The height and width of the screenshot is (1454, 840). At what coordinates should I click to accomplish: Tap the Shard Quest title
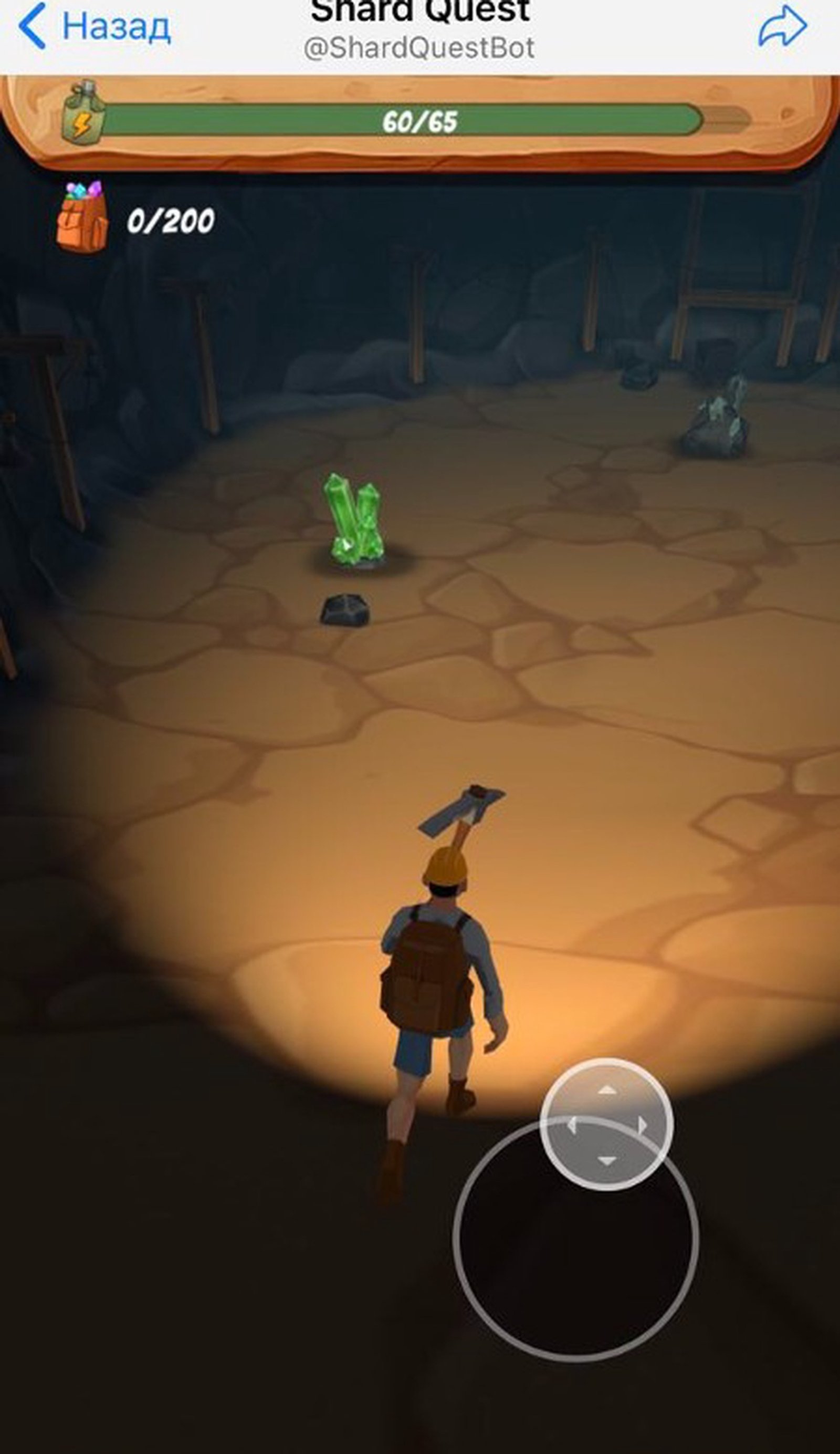click(x=419, y=8)
